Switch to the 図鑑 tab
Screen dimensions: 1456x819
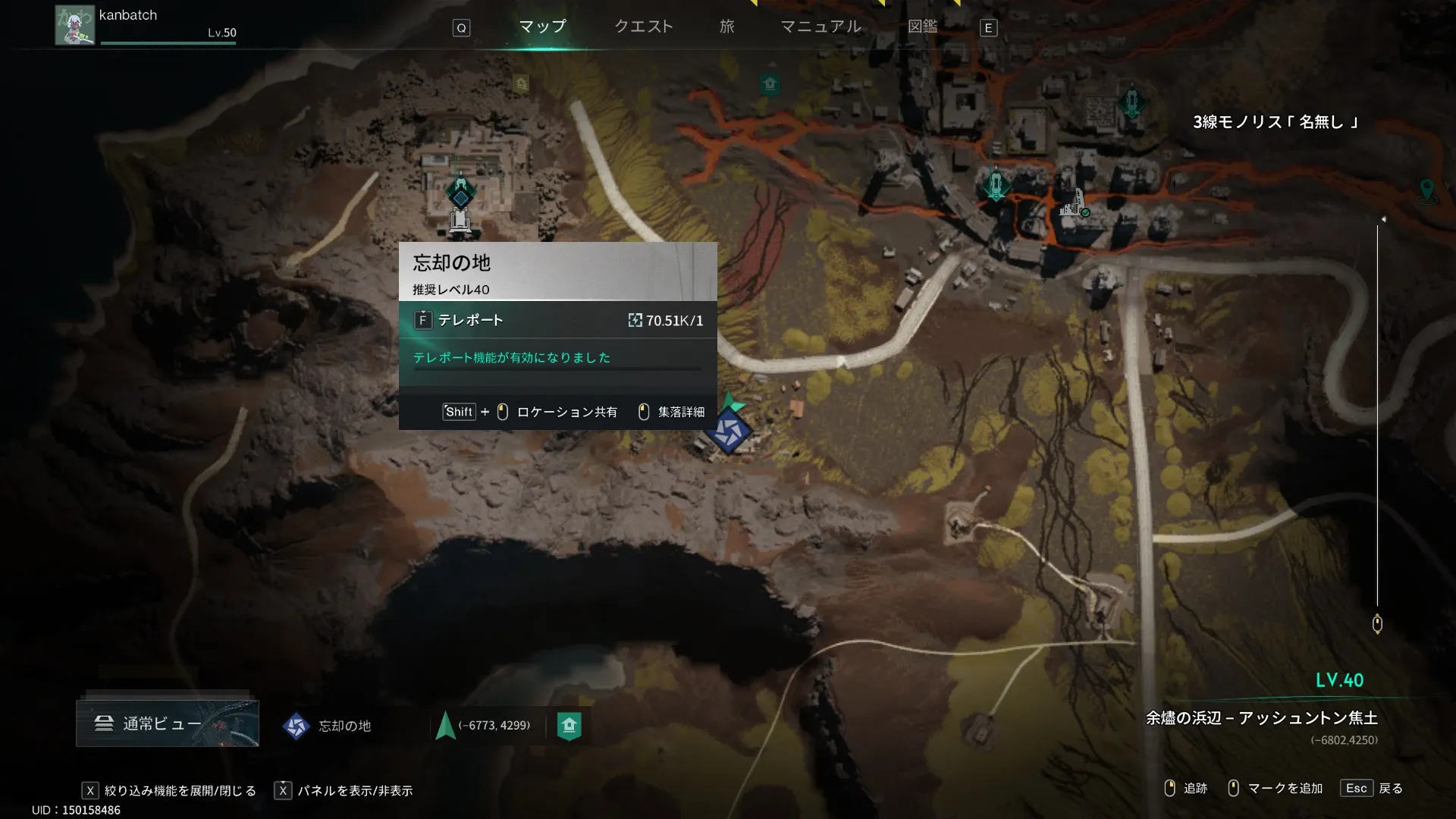click(922, 27)
